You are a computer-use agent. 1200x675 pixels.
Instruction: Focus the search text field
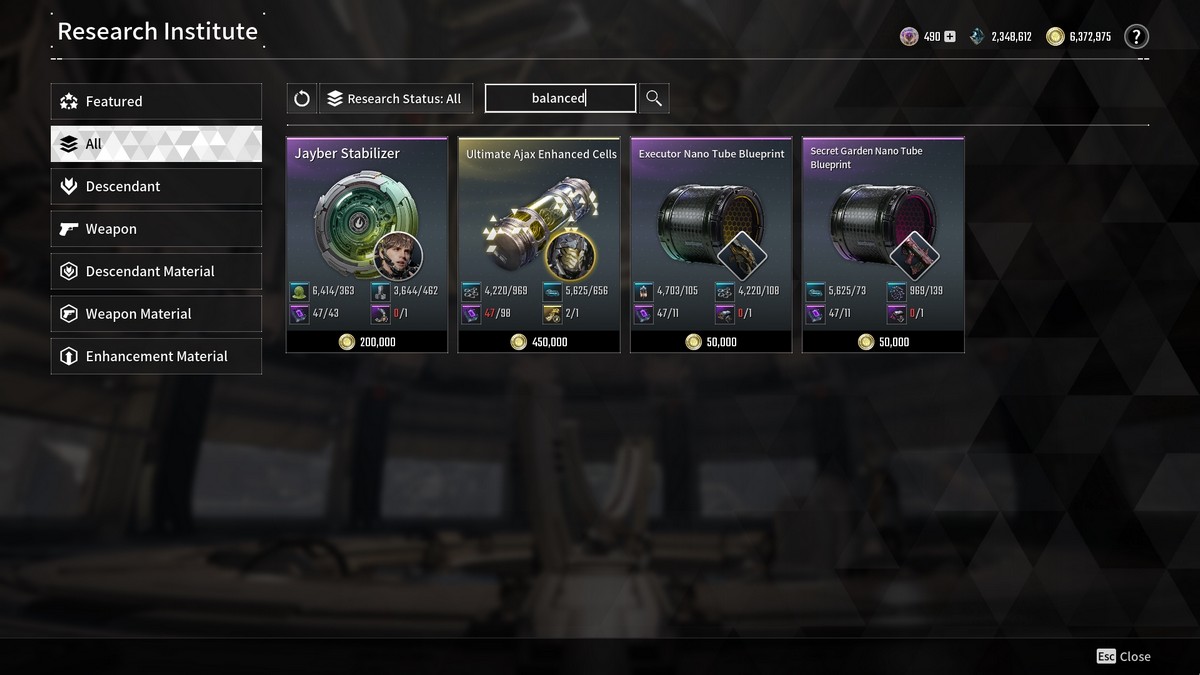(x=560, y=98)
